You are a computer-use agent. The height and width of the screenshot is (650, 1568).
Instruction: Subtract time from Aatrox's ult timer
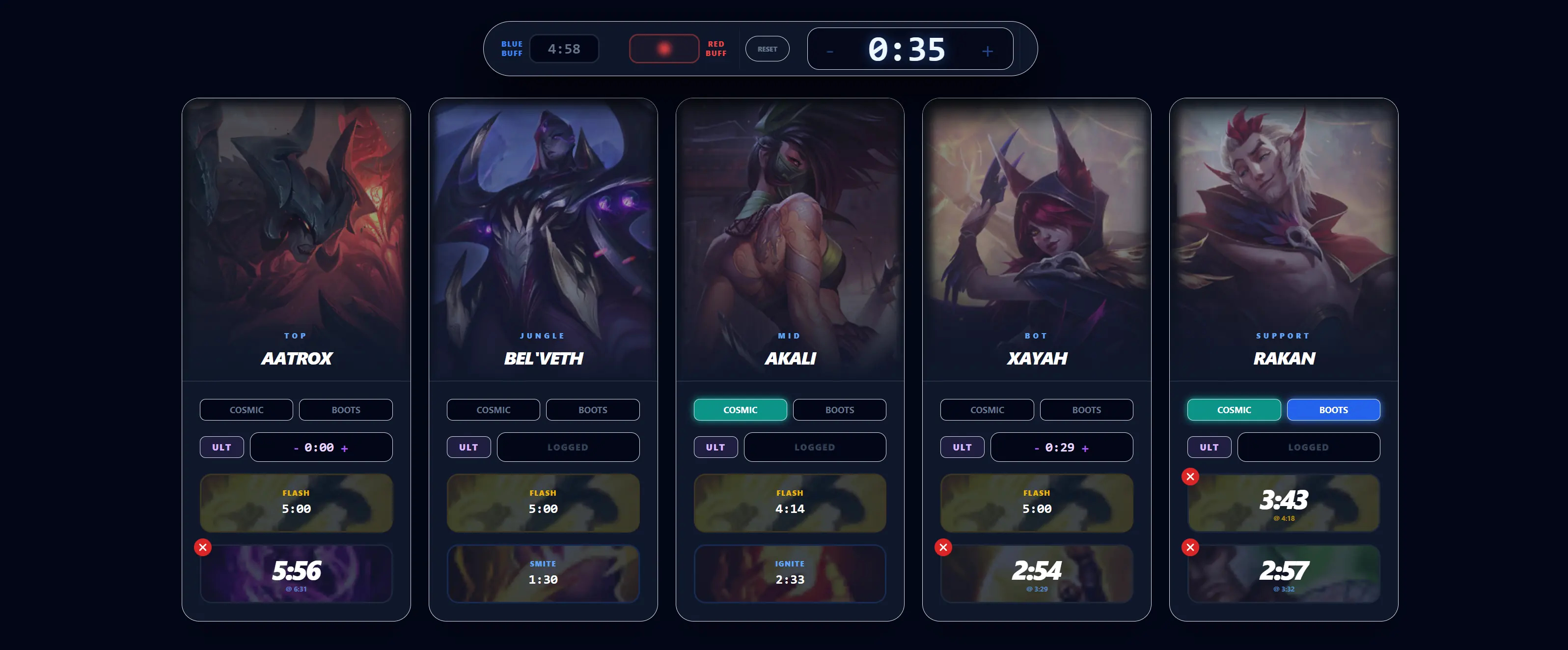pyautogui.click(x=297, y=449)
